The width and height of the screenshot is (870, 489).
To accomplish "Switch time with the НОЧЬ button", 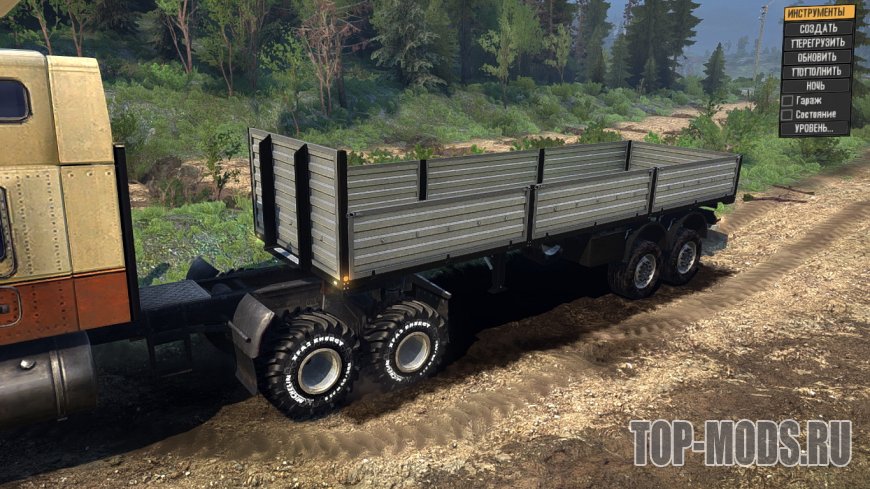I will pyautogui.click(x=818, y=86).
